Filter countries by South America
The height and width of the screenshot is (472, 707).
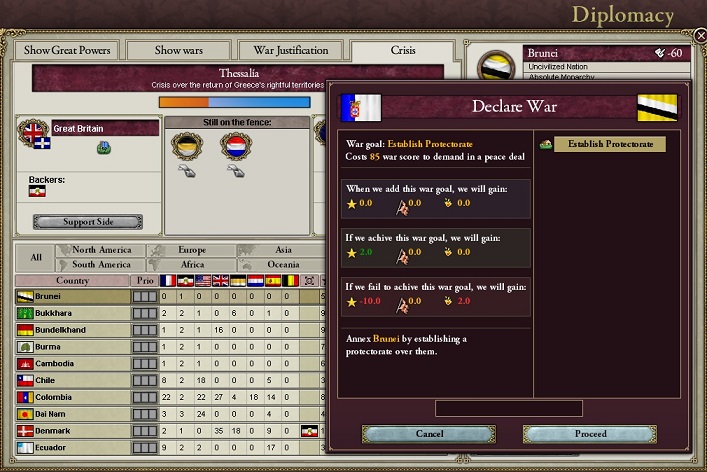click(x=101, y=265)
